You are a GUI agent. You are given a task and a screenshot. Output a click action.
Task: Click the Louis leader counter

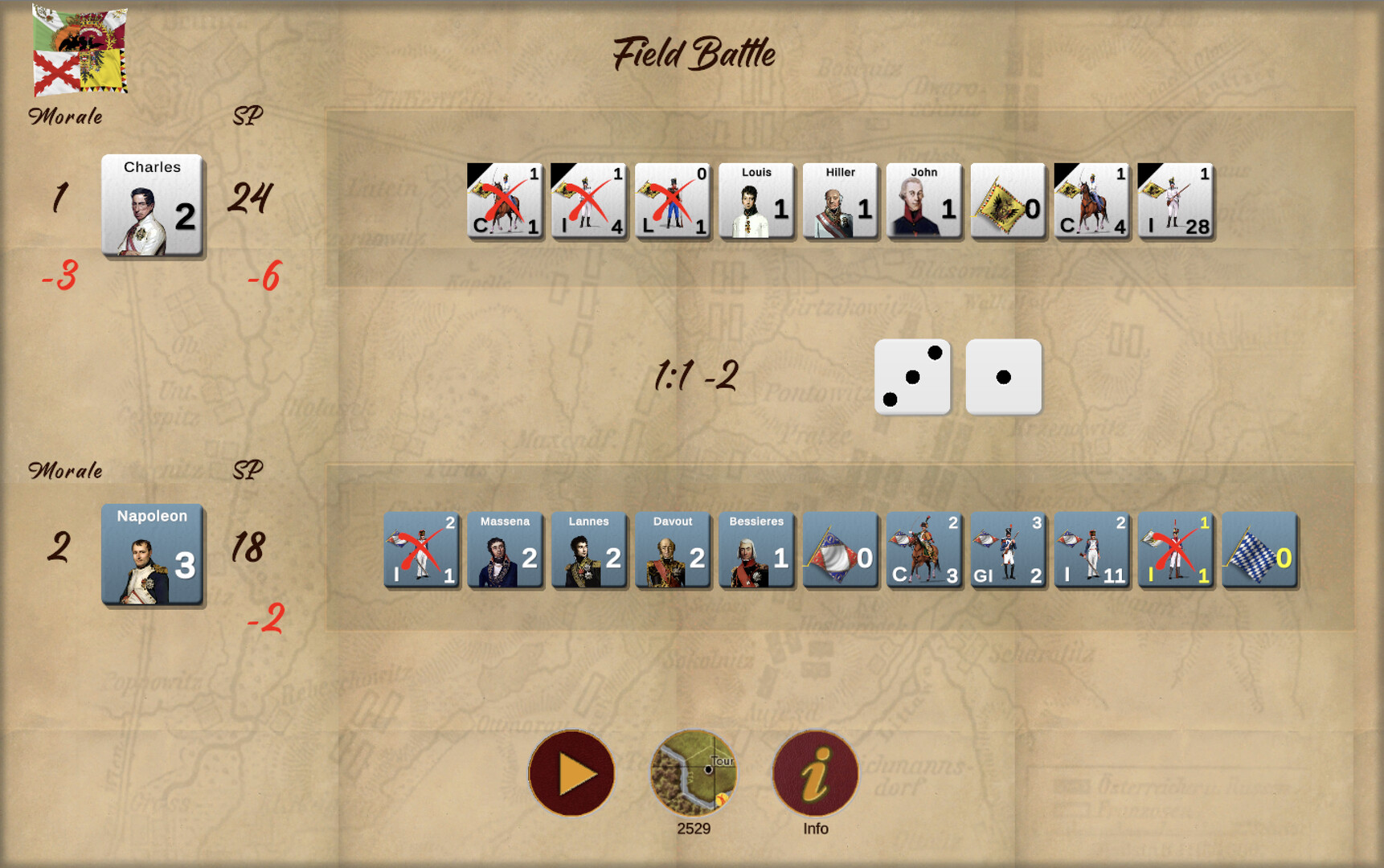click(756, 201)
